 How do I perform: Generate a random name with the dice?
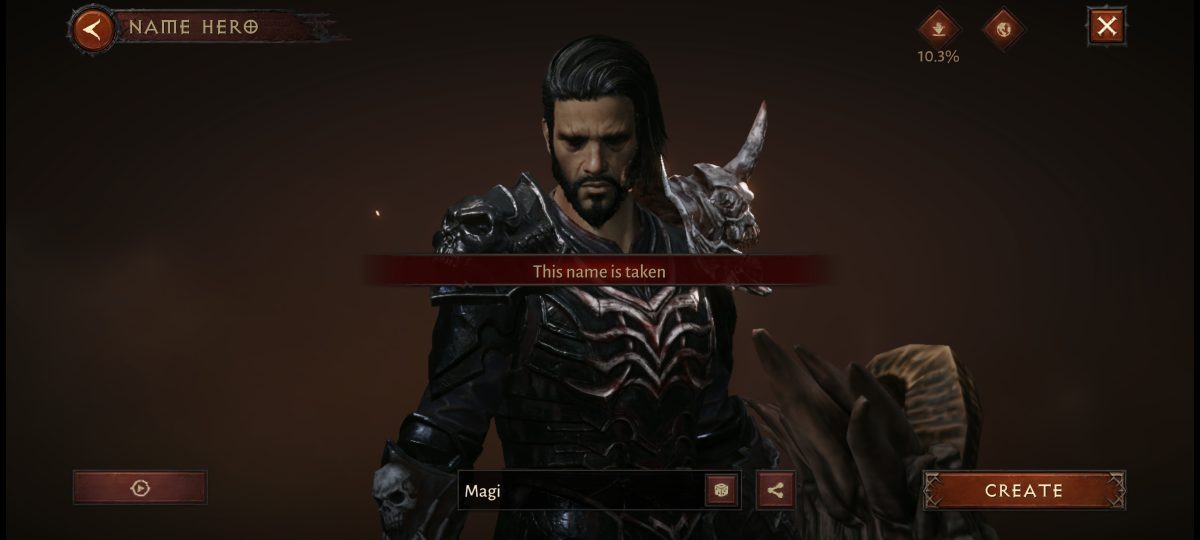click(721, 490)
